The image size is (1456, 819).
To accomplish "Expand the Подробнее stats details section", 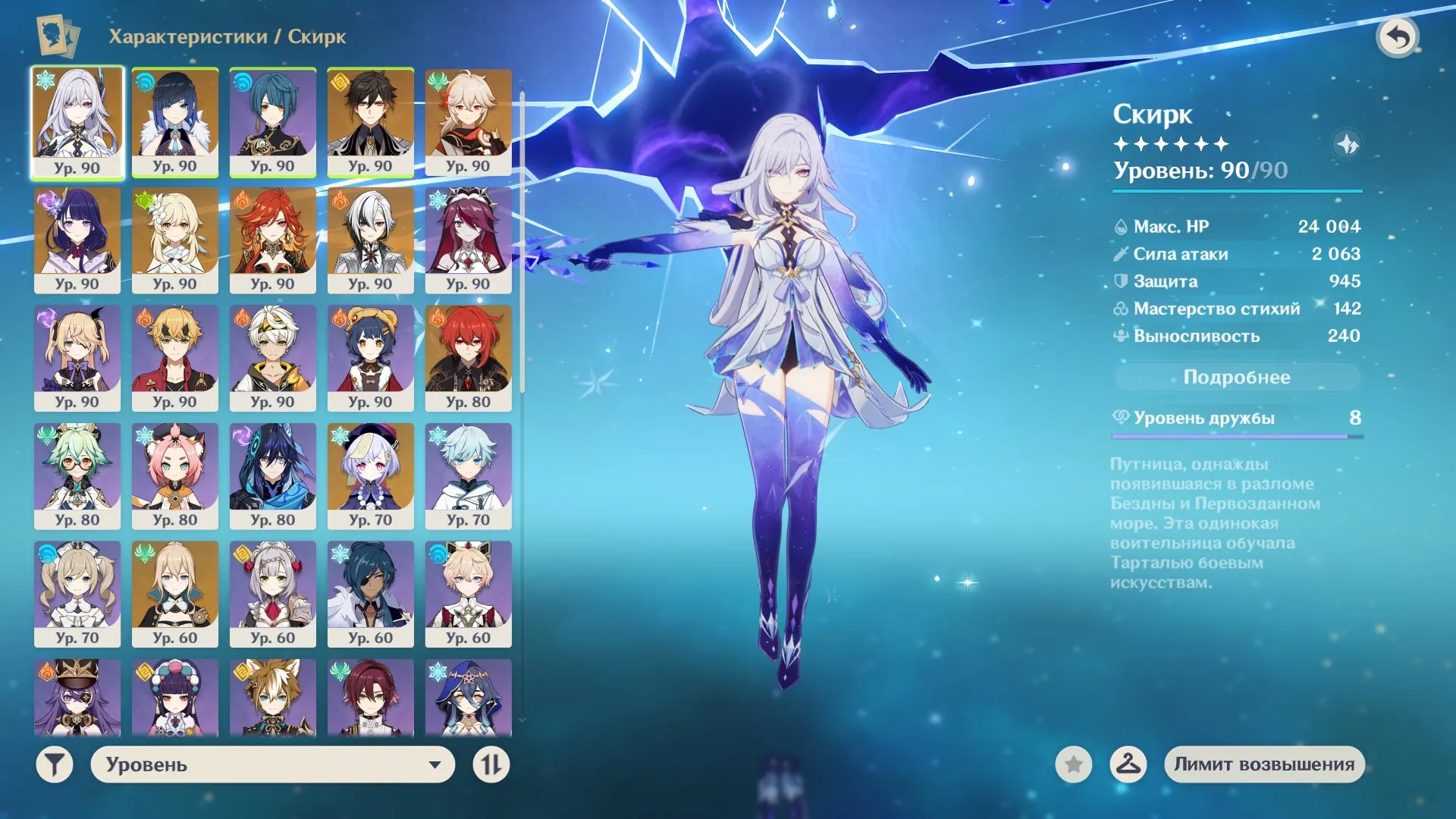I will pyautogui.click(x=1237, y=377).
